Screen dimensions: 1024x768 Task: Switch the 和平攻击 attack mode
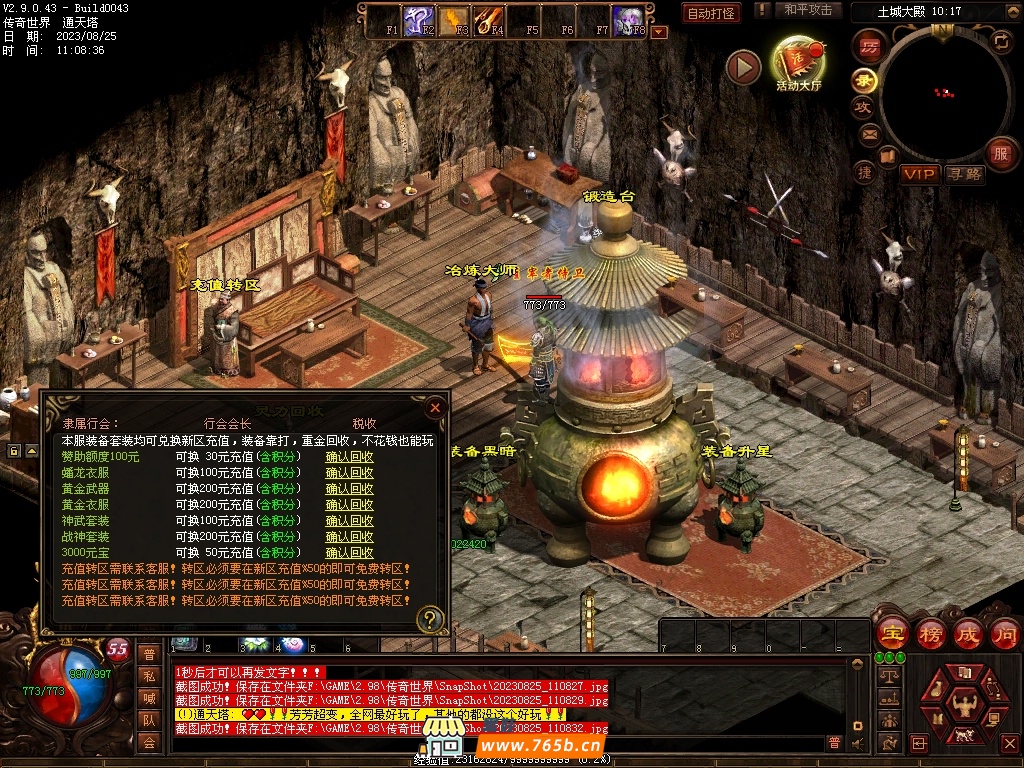click(808, 10)
